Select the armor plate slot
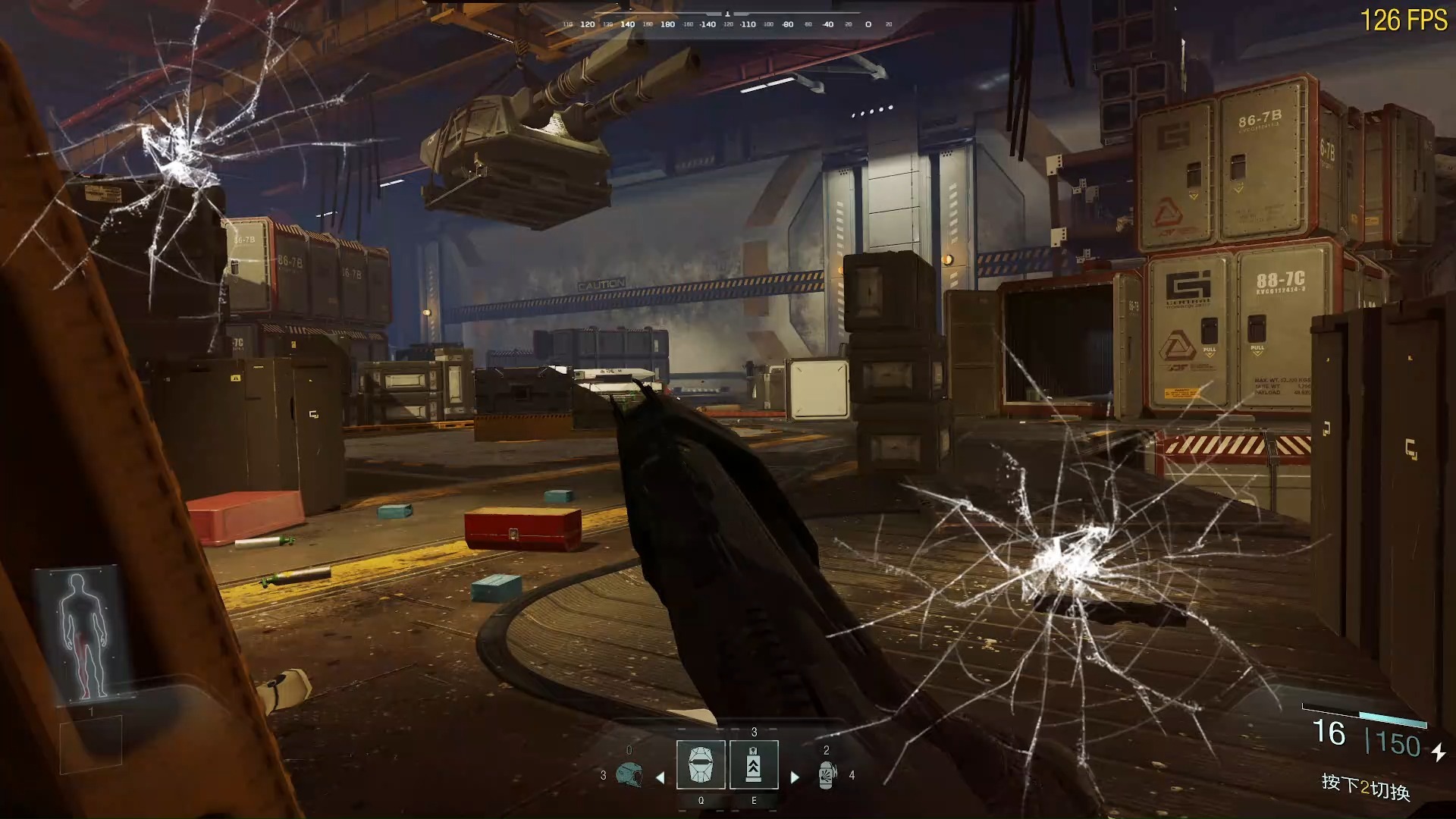 pos(701,764)
